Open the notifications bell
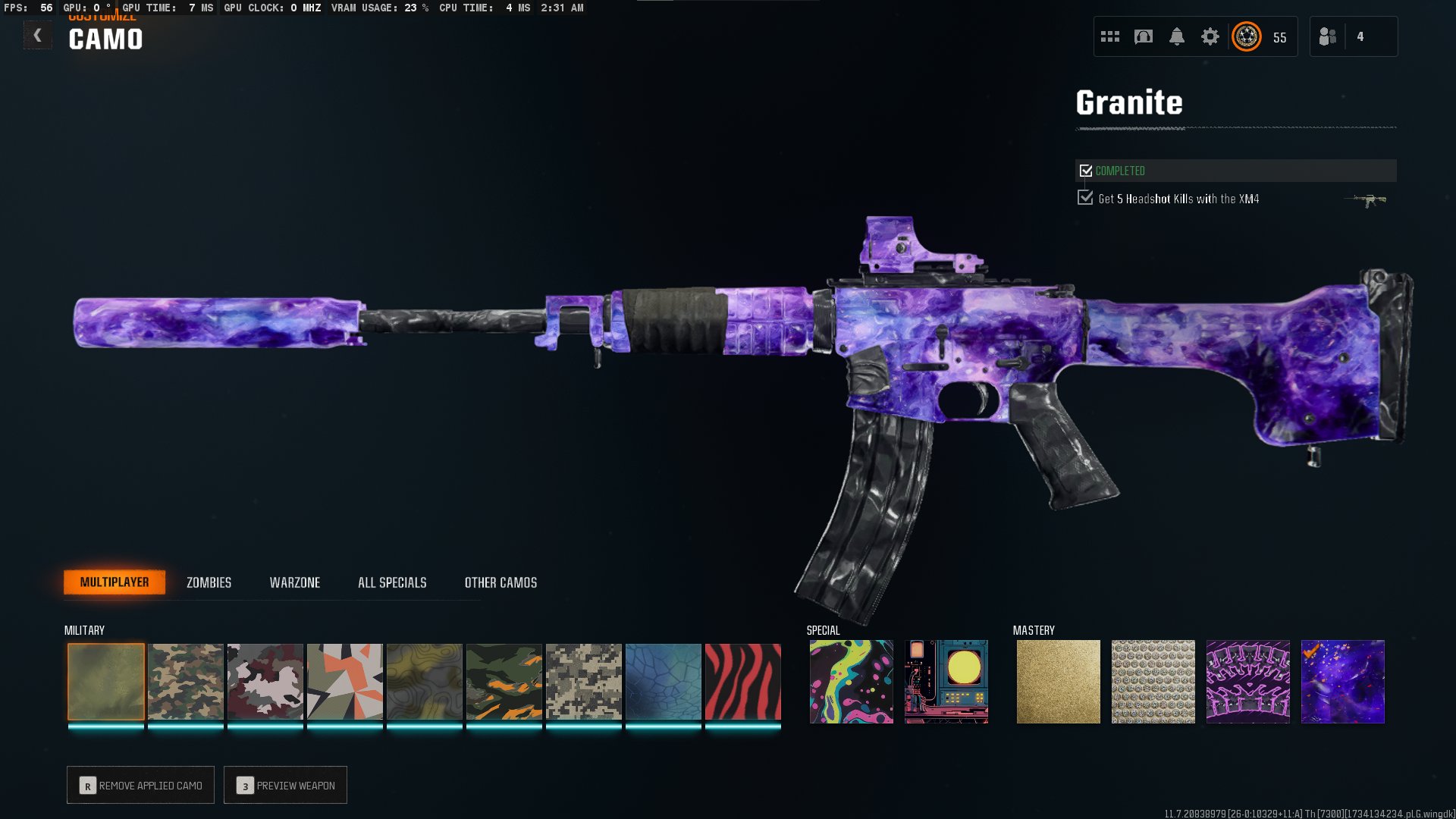Image resolution: width=1456 pixels, height=819 pixels. point(1177,36)
